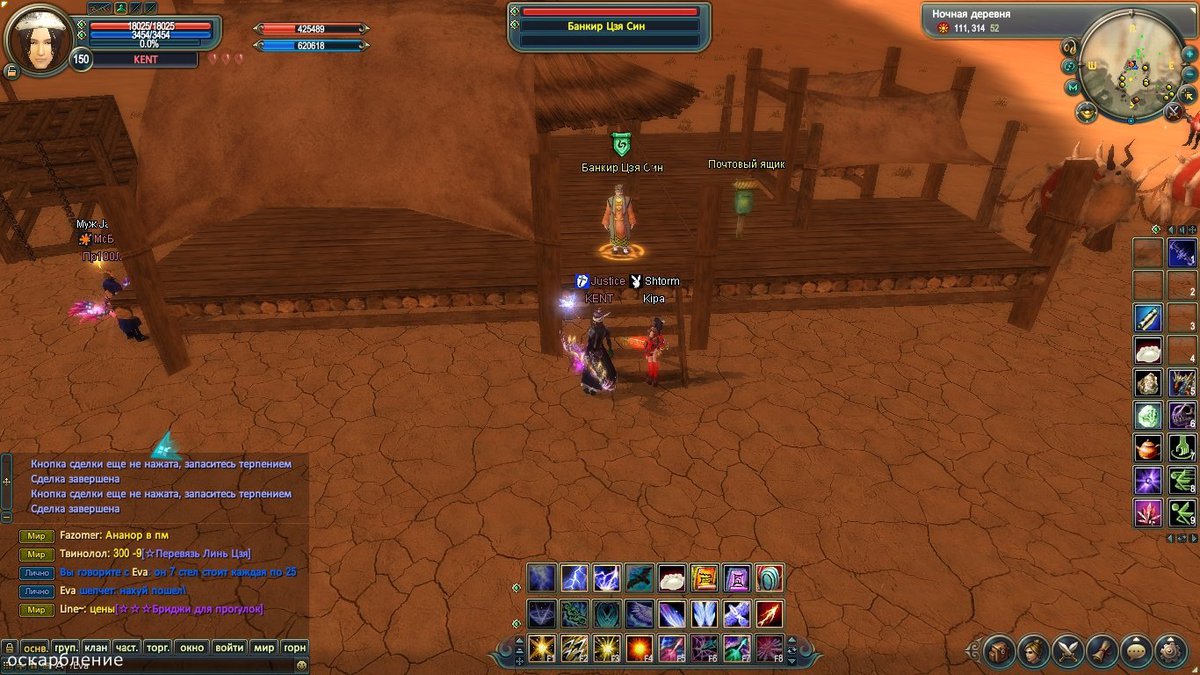Screen dimensions: 1200x675
Task: Open the gear system settings icon
Action: coord(1171,651)
